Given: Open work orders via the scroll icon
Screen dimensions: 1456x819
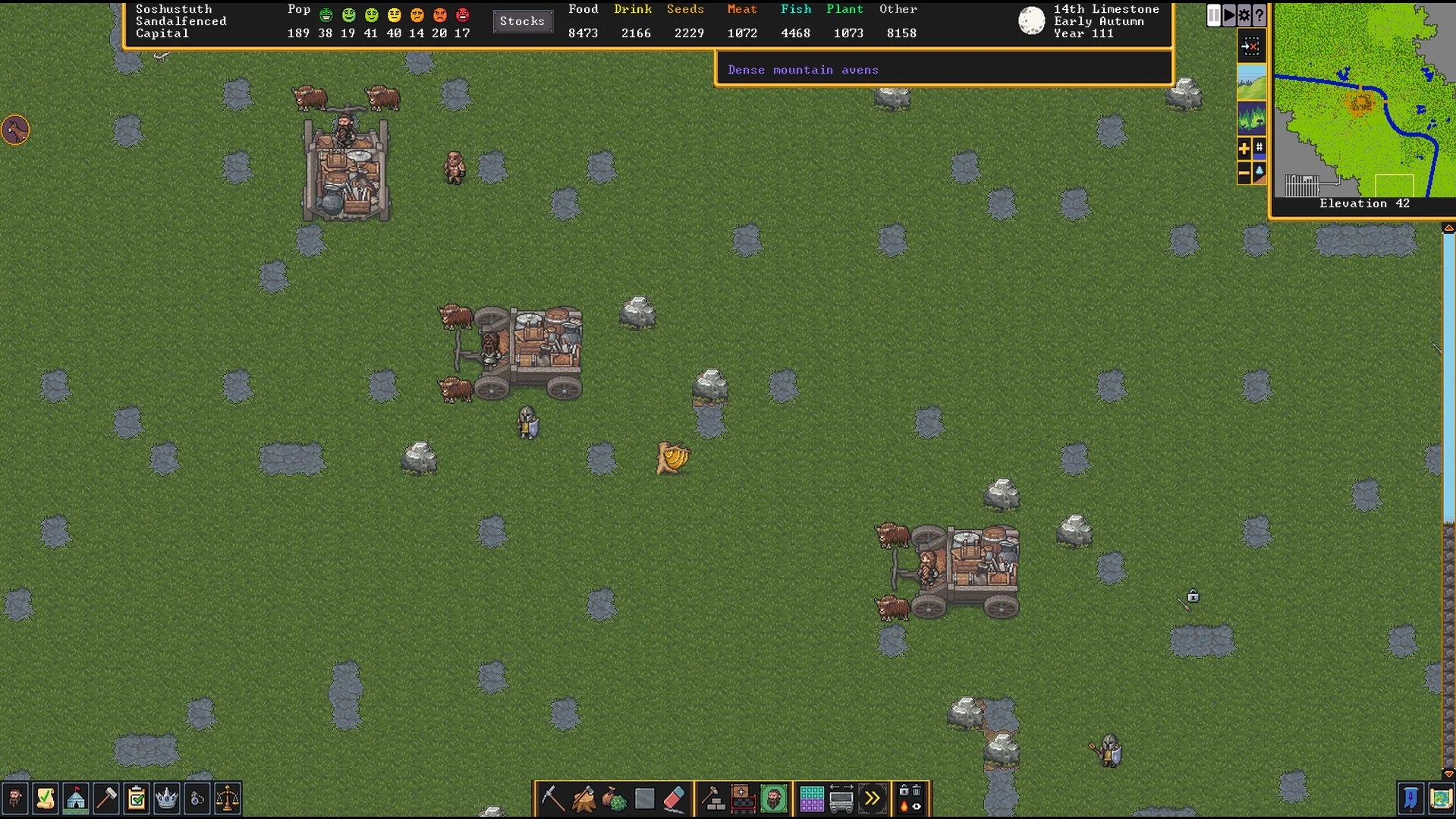Looking at the screenshot, I should (x=46, y=799).
